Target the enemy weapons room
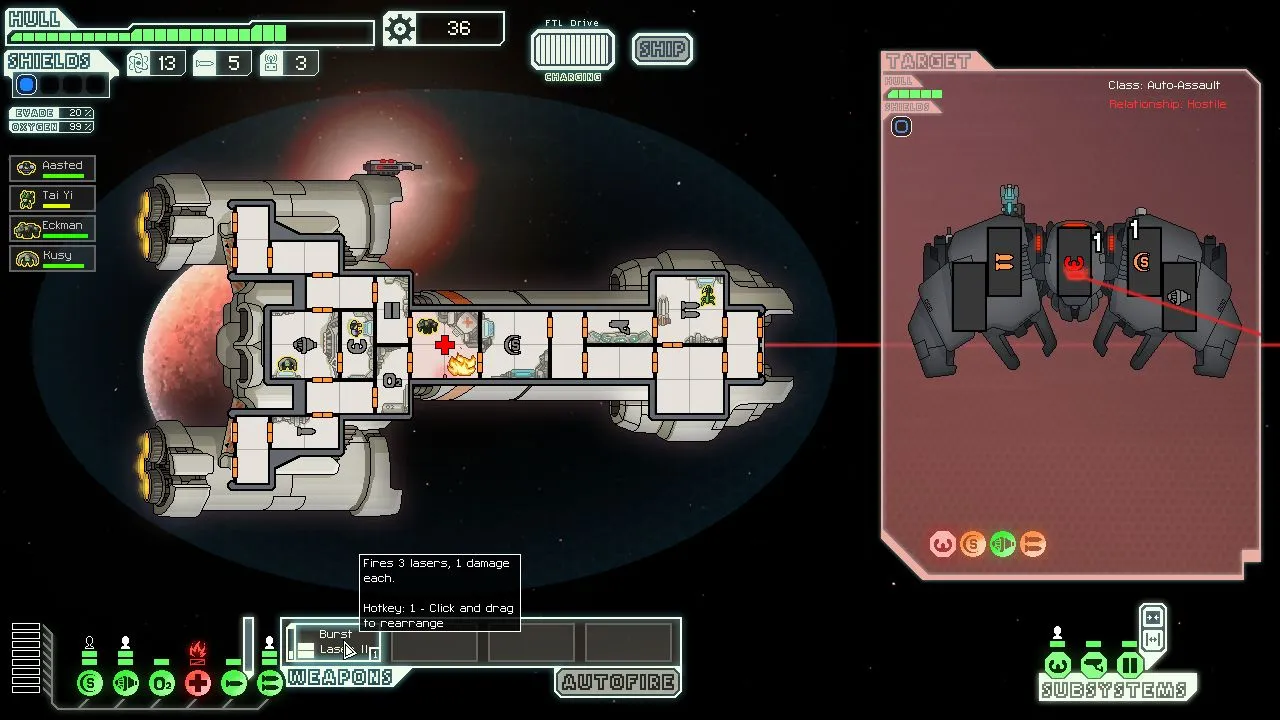Viewport: 1280px width, 720px height. [x=1004, y=262]
